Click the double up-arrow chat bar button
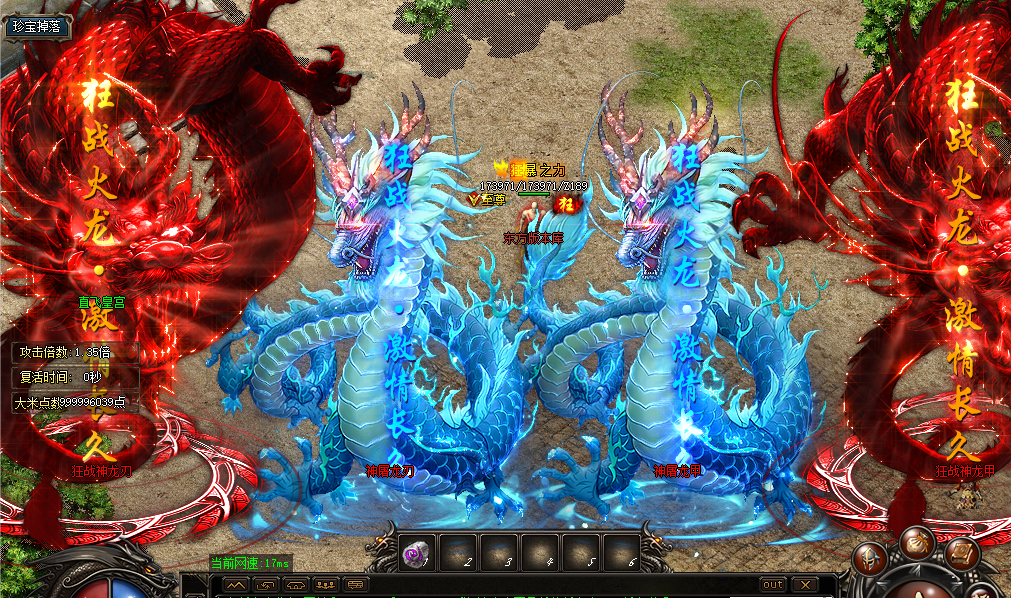1011x598 pixels. (235, 584)
